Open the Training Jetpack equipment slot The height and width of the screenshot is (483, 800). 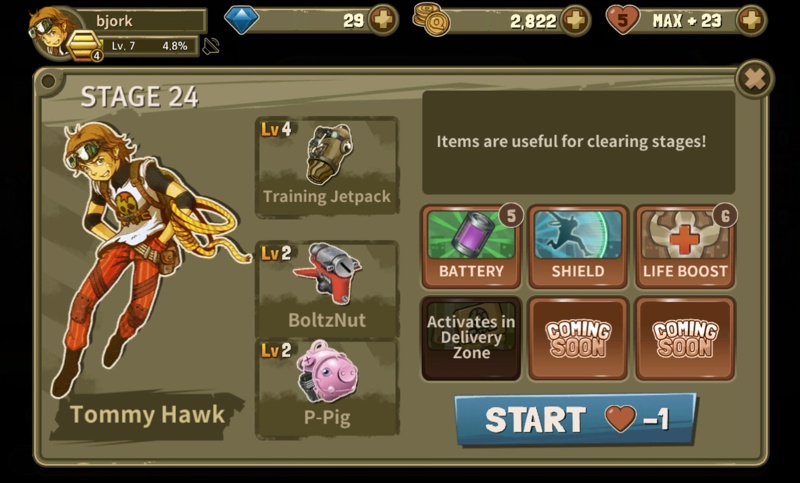pyautogui.click(x=327, y=166)
